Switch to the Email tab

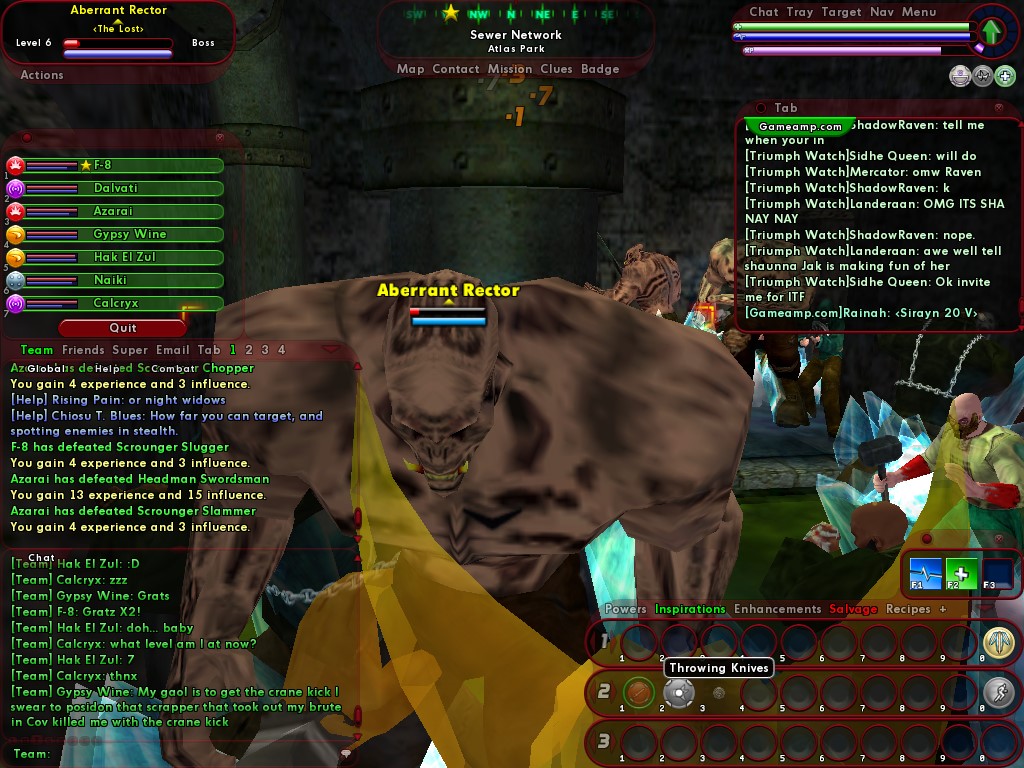point(172,350)
